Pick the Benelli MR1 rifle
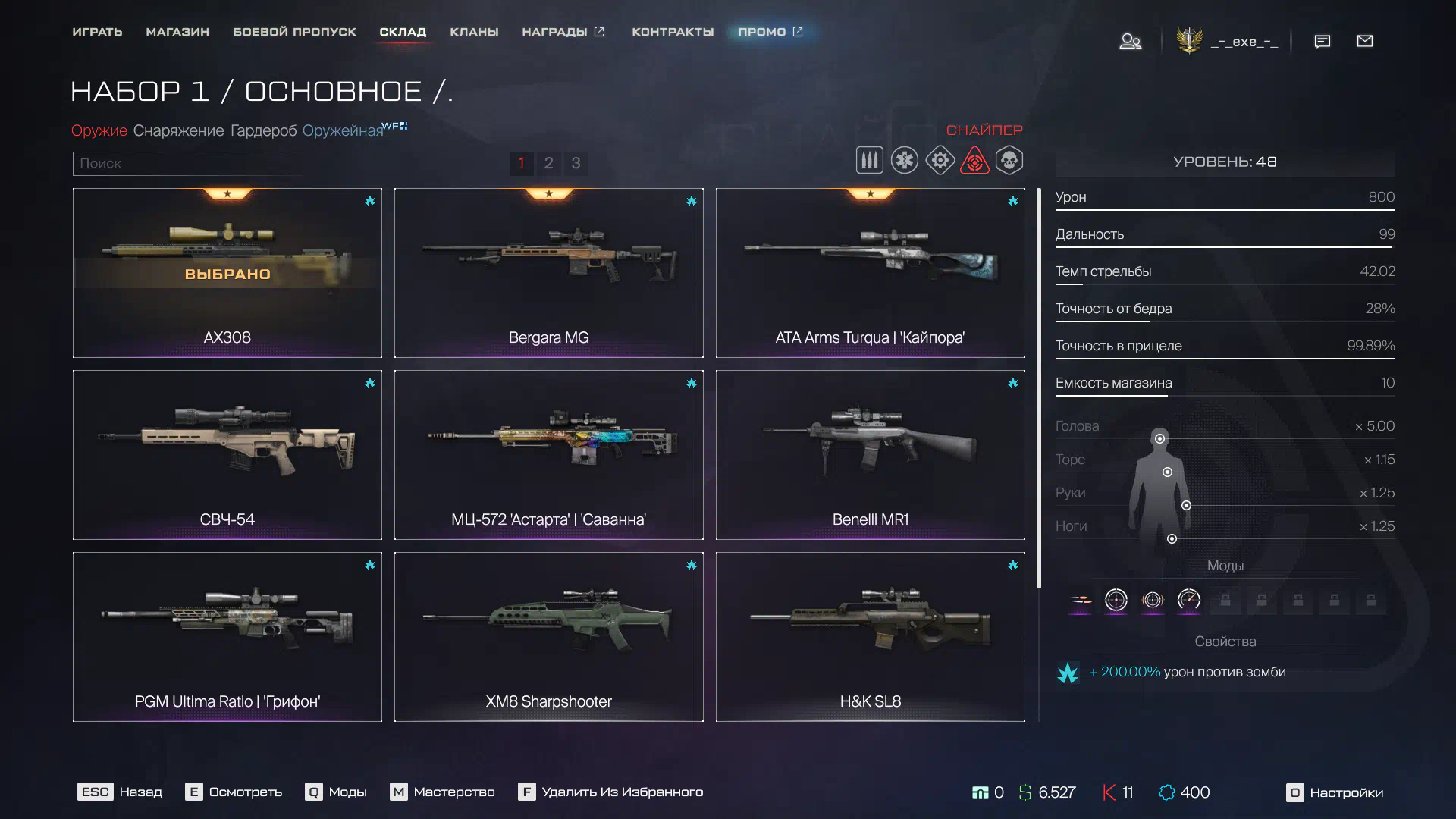1456x819 pixels. [x=870, y=455]
